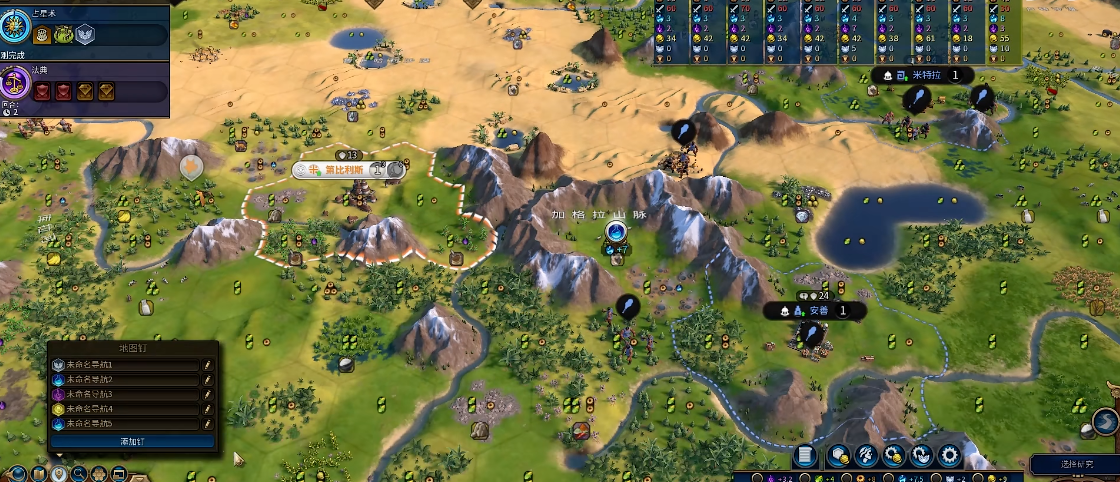Image resolution: width=1120 pixels, height=482 pixels.
Task: Open the Astrology research panel
Action: point(16,22)
